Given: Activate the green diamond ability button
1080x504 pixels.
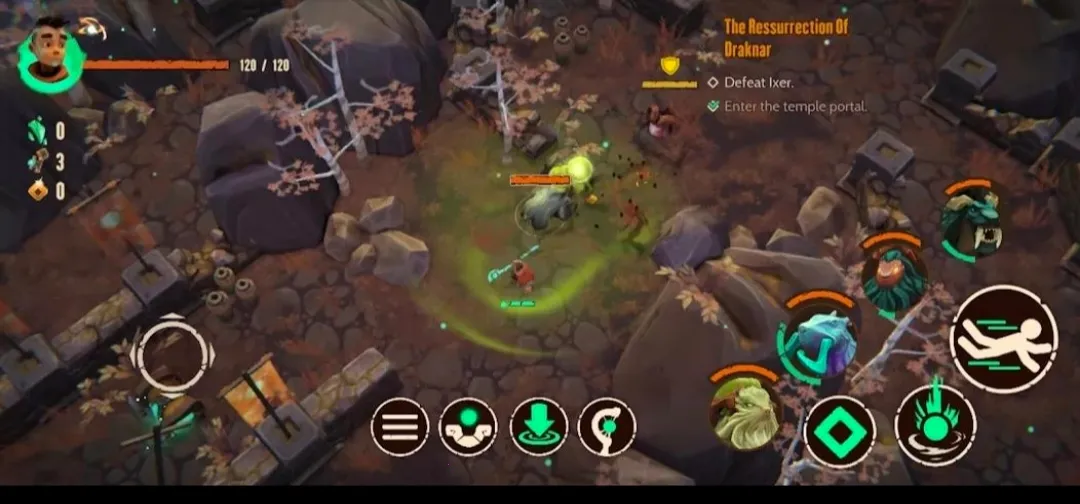Looking at the screenshot, I should [839, 432].
